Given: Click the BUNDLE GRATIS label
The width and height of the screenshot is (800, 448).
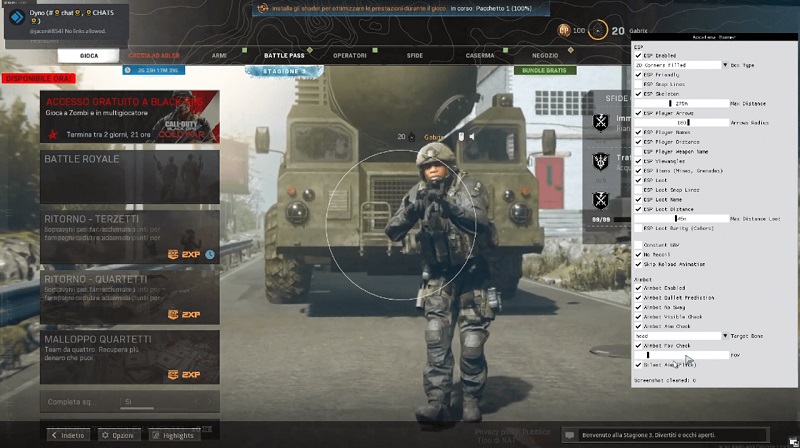Looking at the screenshot, I should coord(546,70).
